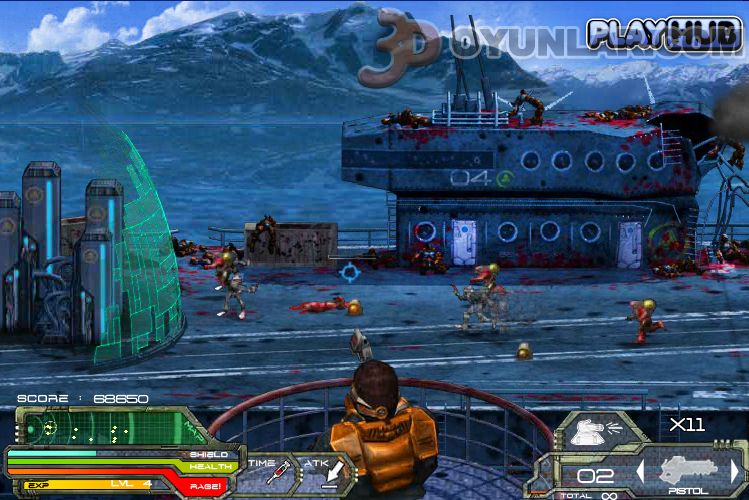This screenshot has height=500, width=749.
Task: Switch to the next weapon with right arrow
Action: [x=735, y=470]
